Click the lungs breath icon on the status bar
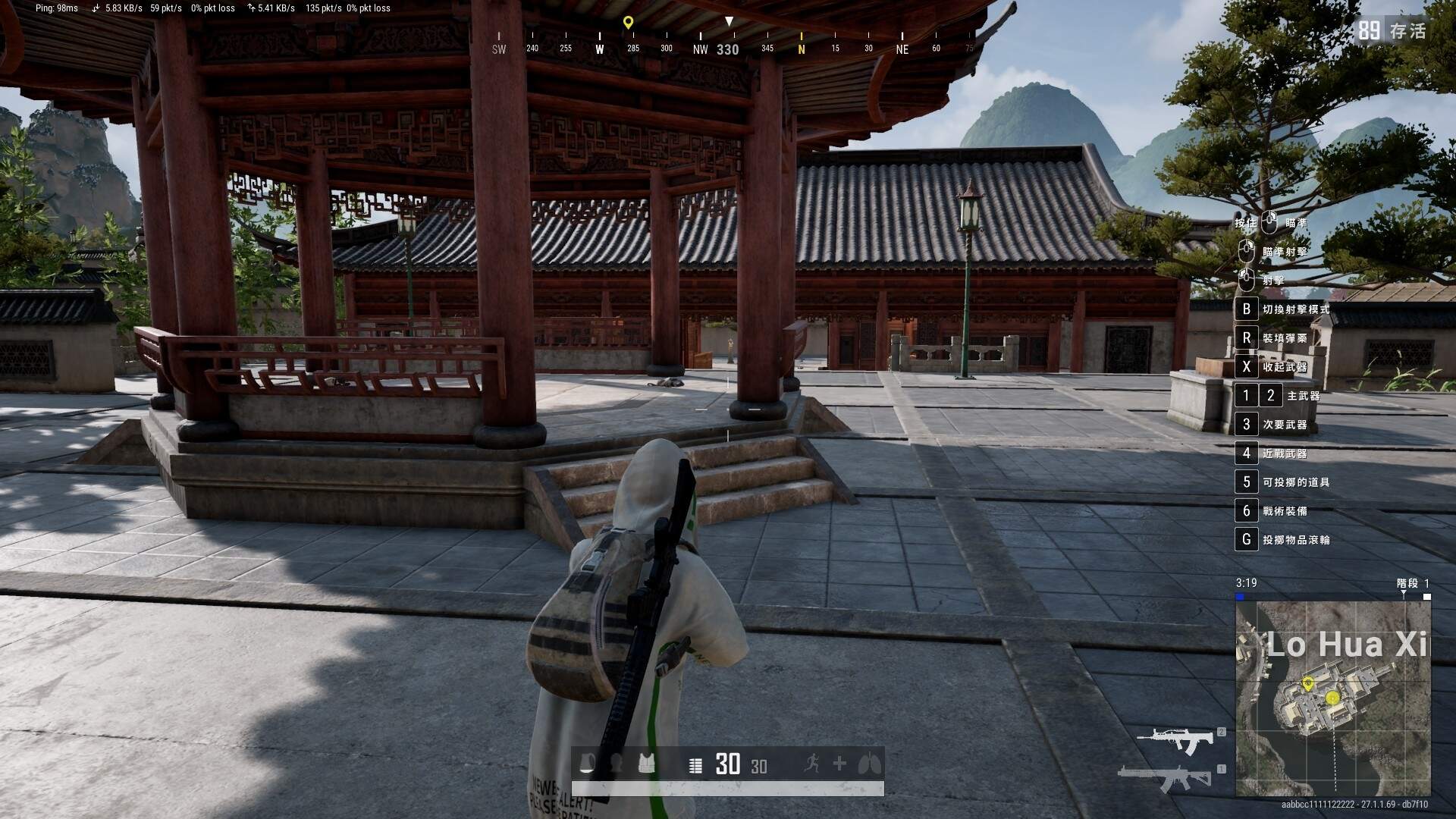Image resolution: width=1456 pixels, height=819 pixels. click(867, 764)
